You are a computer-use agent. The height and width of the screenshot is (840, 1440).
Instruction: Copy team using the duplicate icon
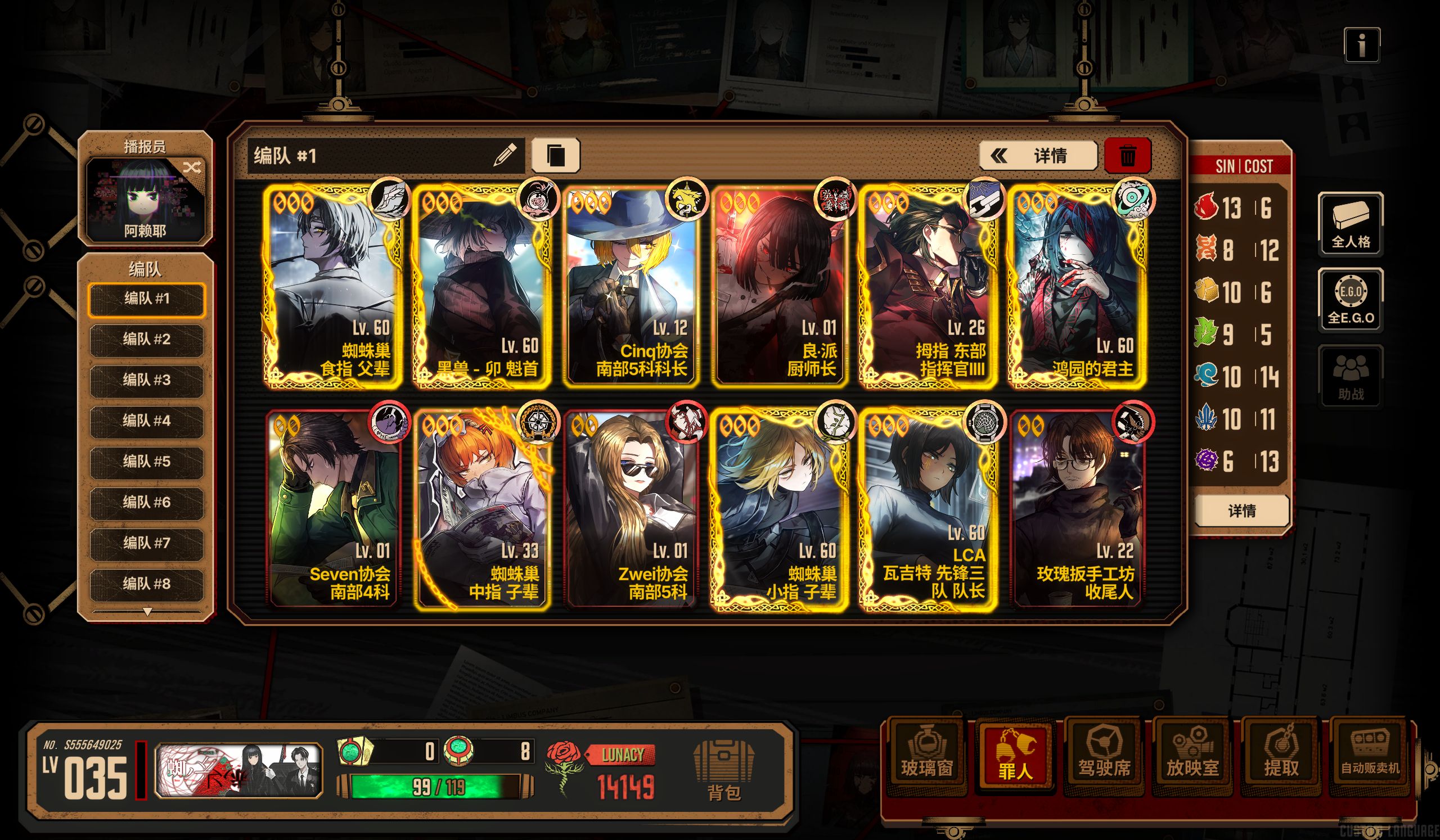click(555, 155)
